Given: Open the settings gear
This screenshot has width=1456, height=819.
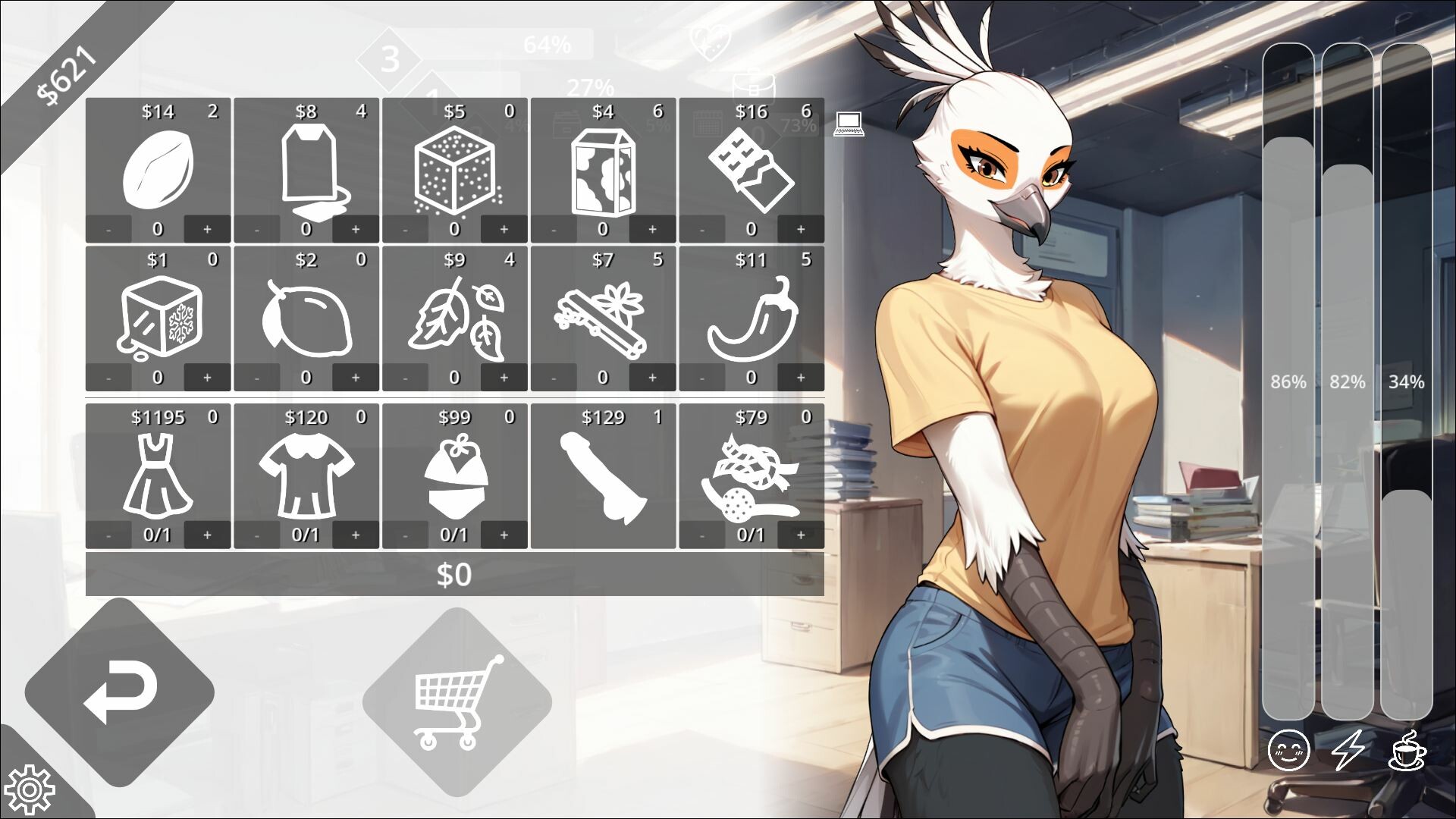Looking at the screenshot, I should pos(29,791).
